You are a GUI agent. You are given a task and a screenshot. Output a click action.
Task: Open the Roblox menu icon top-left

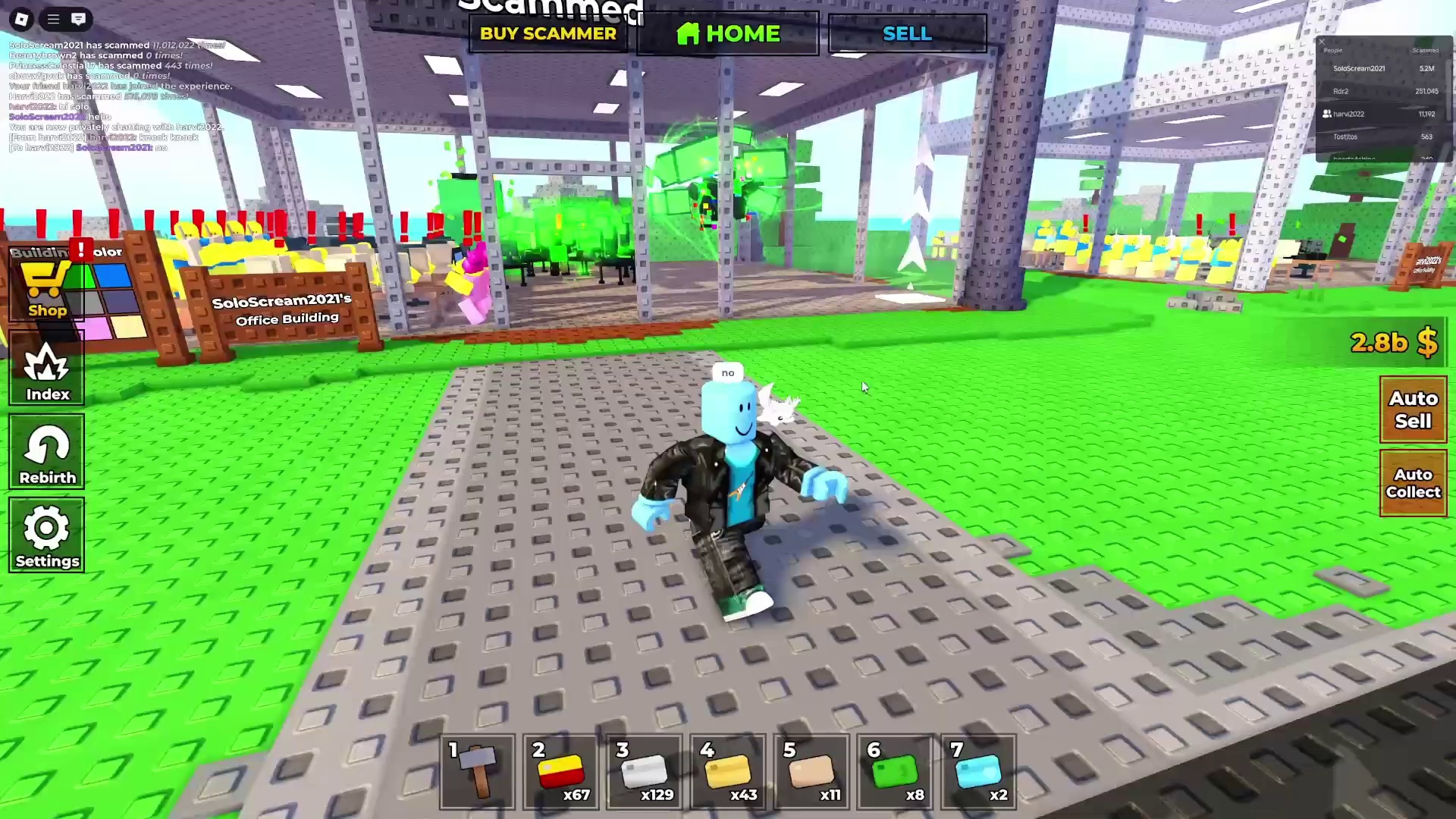tap(20, 20)
